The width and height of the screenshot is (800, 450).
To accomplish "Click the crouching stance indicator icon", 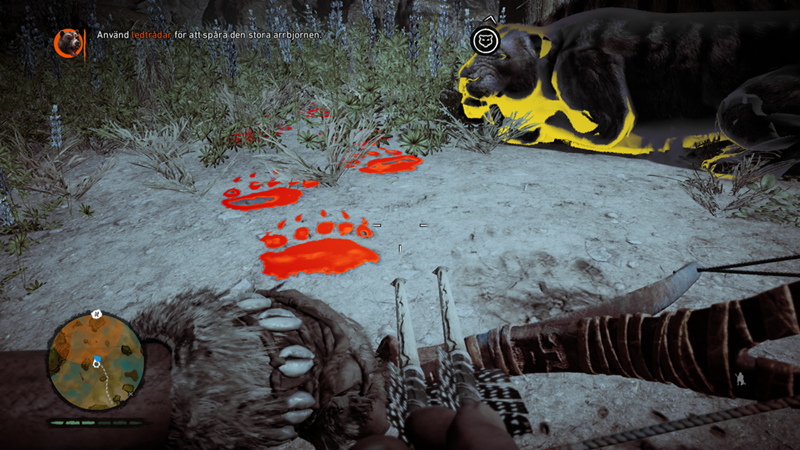I will (738, 379).
